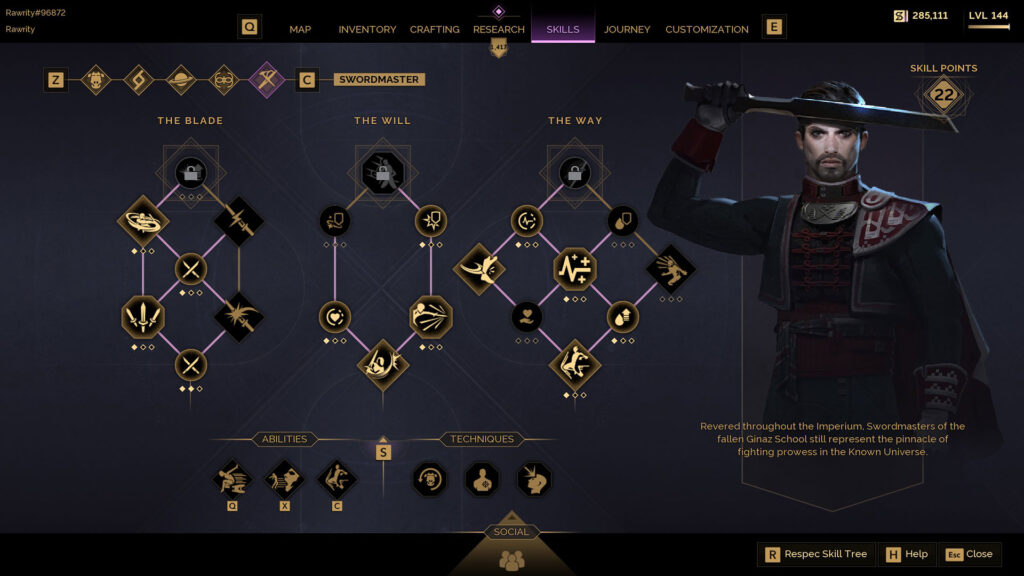Go to the Research tab
The width and height of the screenshot is (1024, 576).
tap(499, 29)
